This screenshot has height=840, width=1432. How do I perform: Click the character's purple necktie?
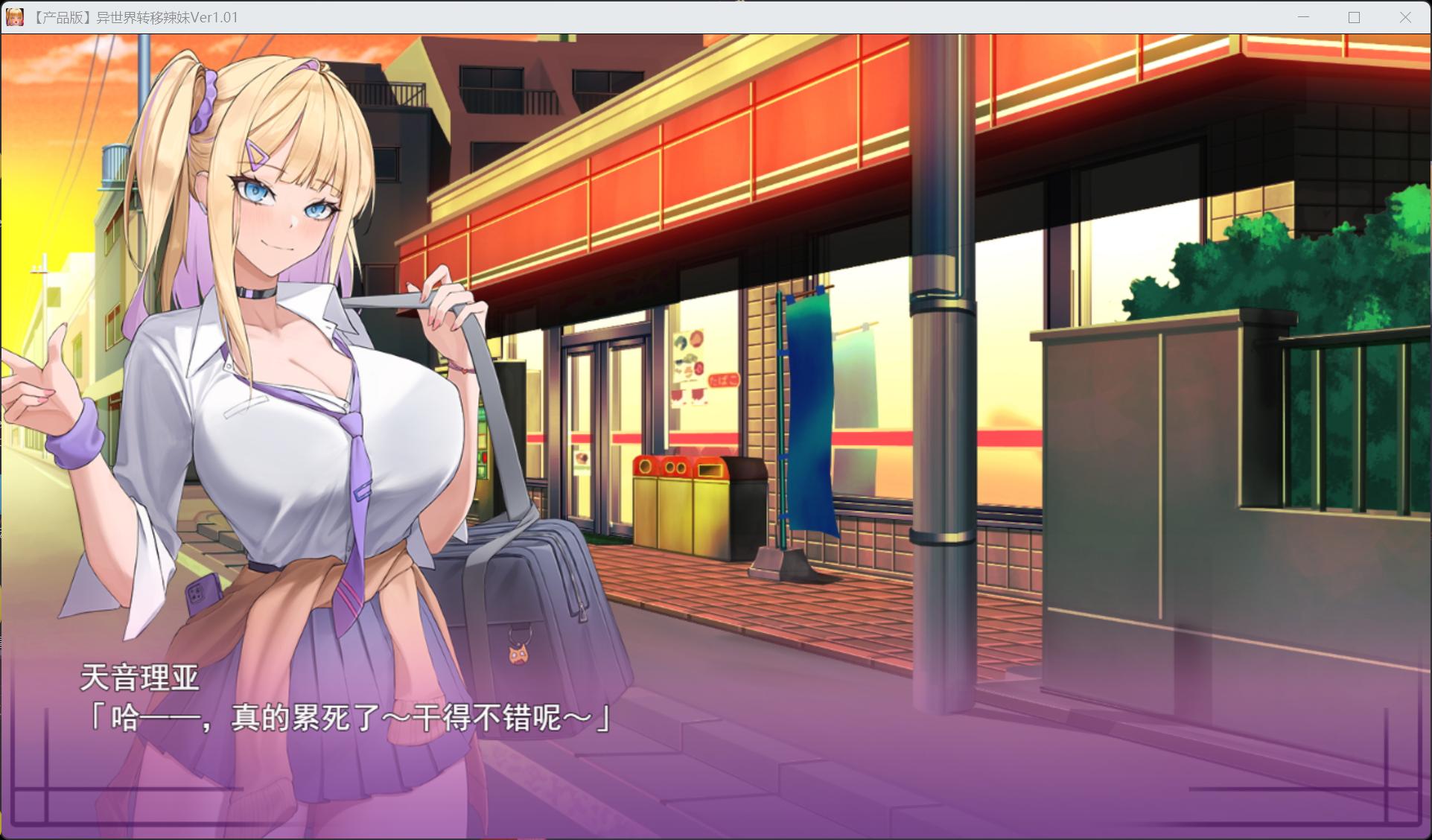pyautogui.click(x=350, y=462)
